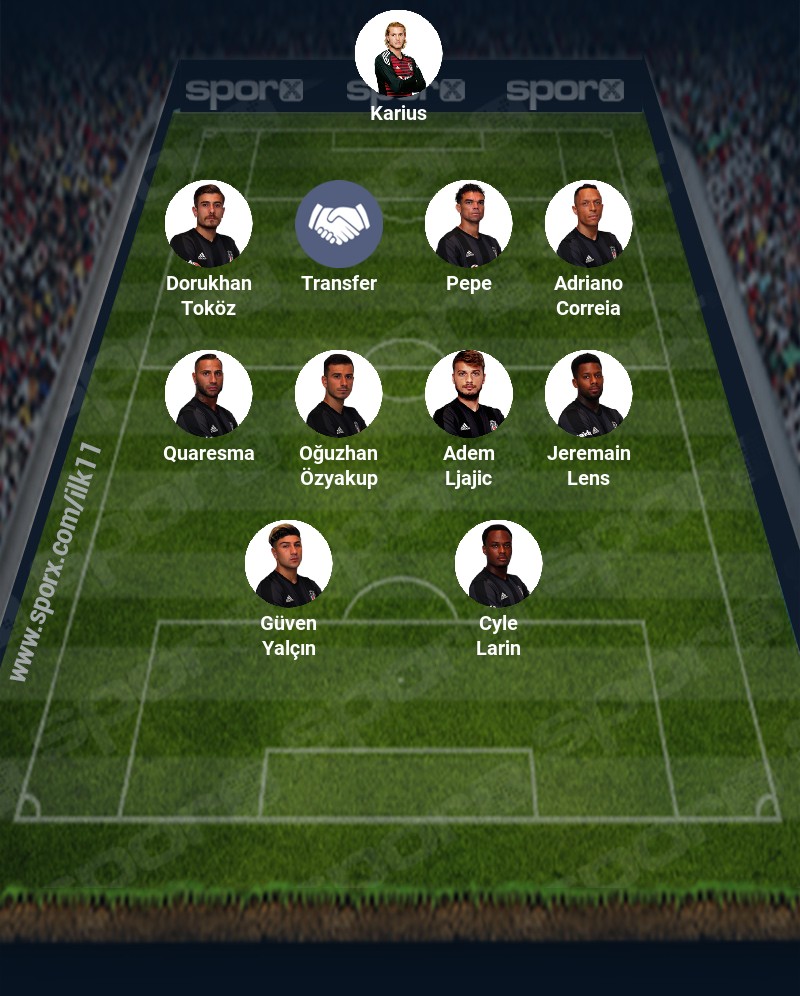
Task: Choose striker Güven Yalçın
Action: point(288,564)
